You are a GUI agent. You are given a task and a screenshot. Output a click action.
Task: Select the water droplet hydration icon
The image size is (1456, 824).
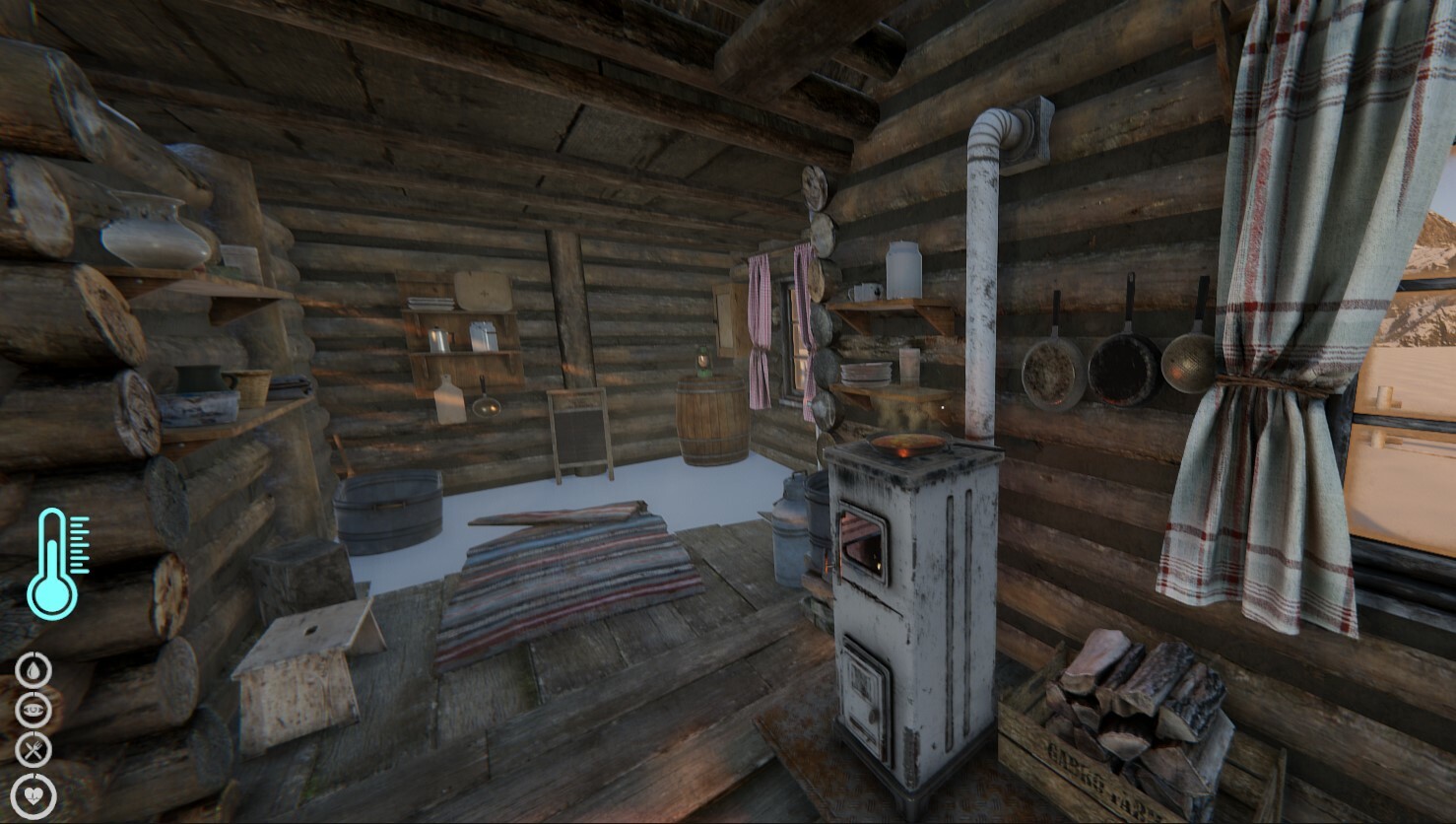pos(33,667)
